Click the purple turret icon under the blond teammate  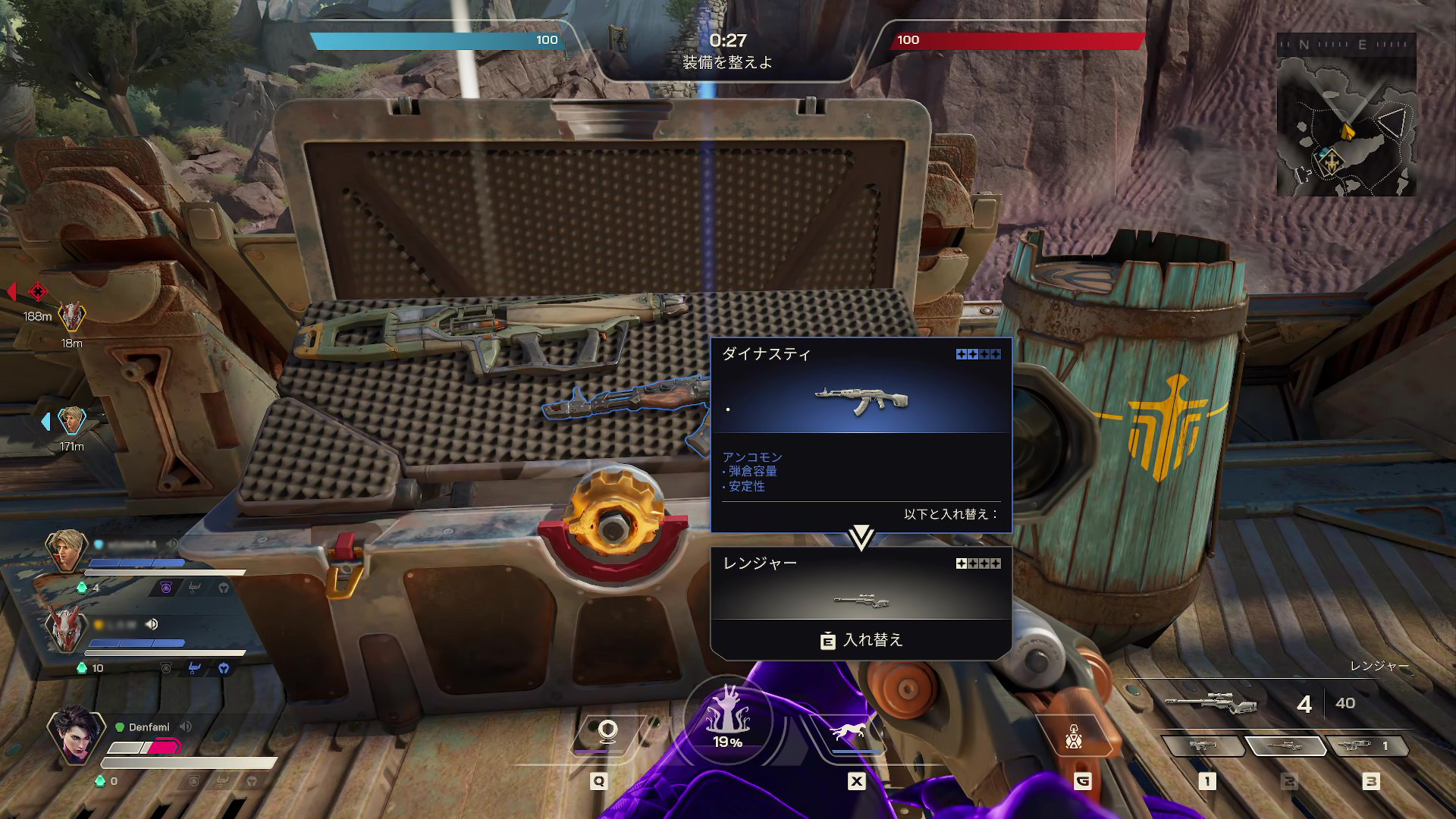pos(167,588)
